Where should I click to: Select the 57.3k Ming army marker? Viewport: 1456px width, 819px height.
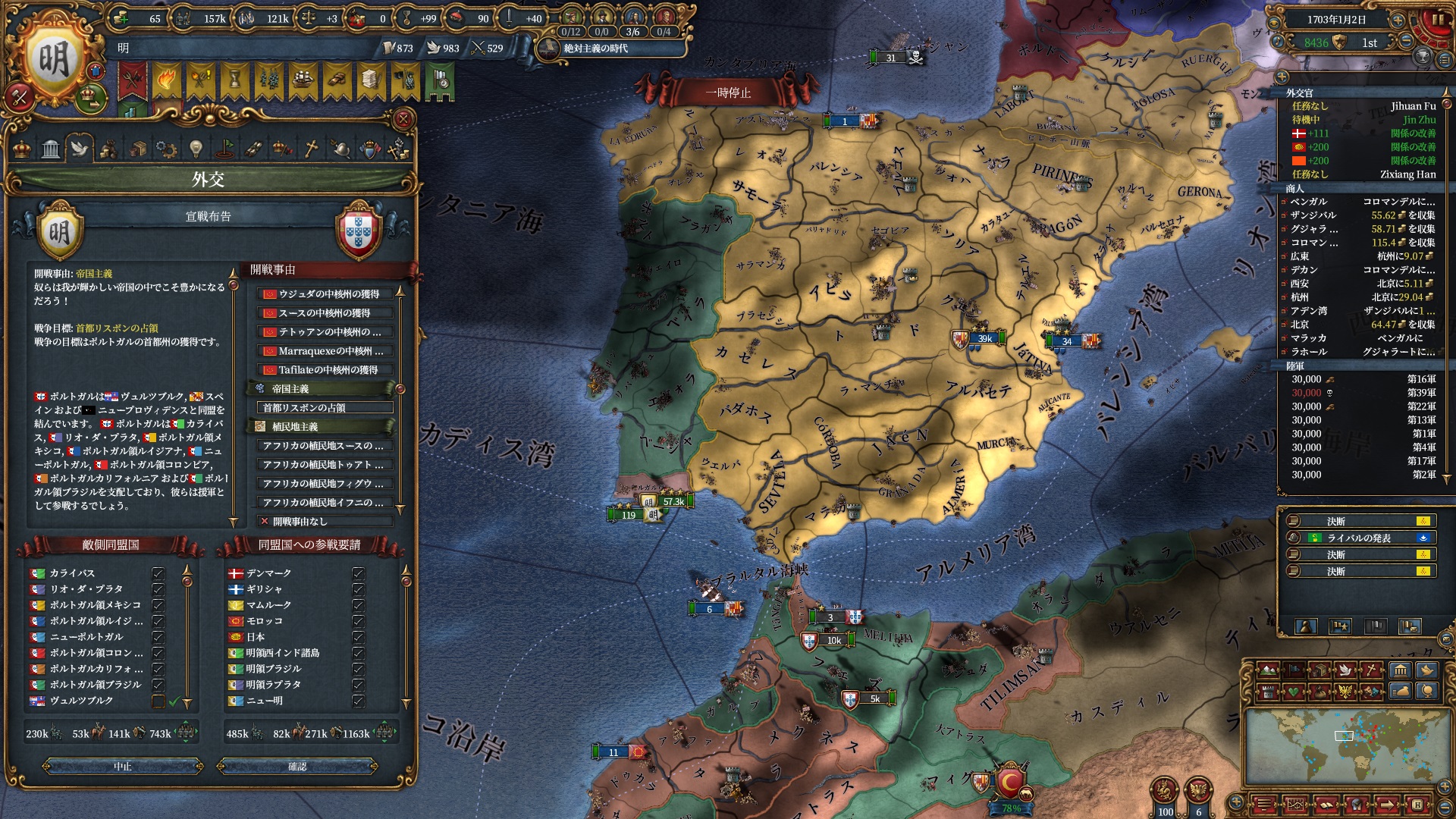point(666,501)
